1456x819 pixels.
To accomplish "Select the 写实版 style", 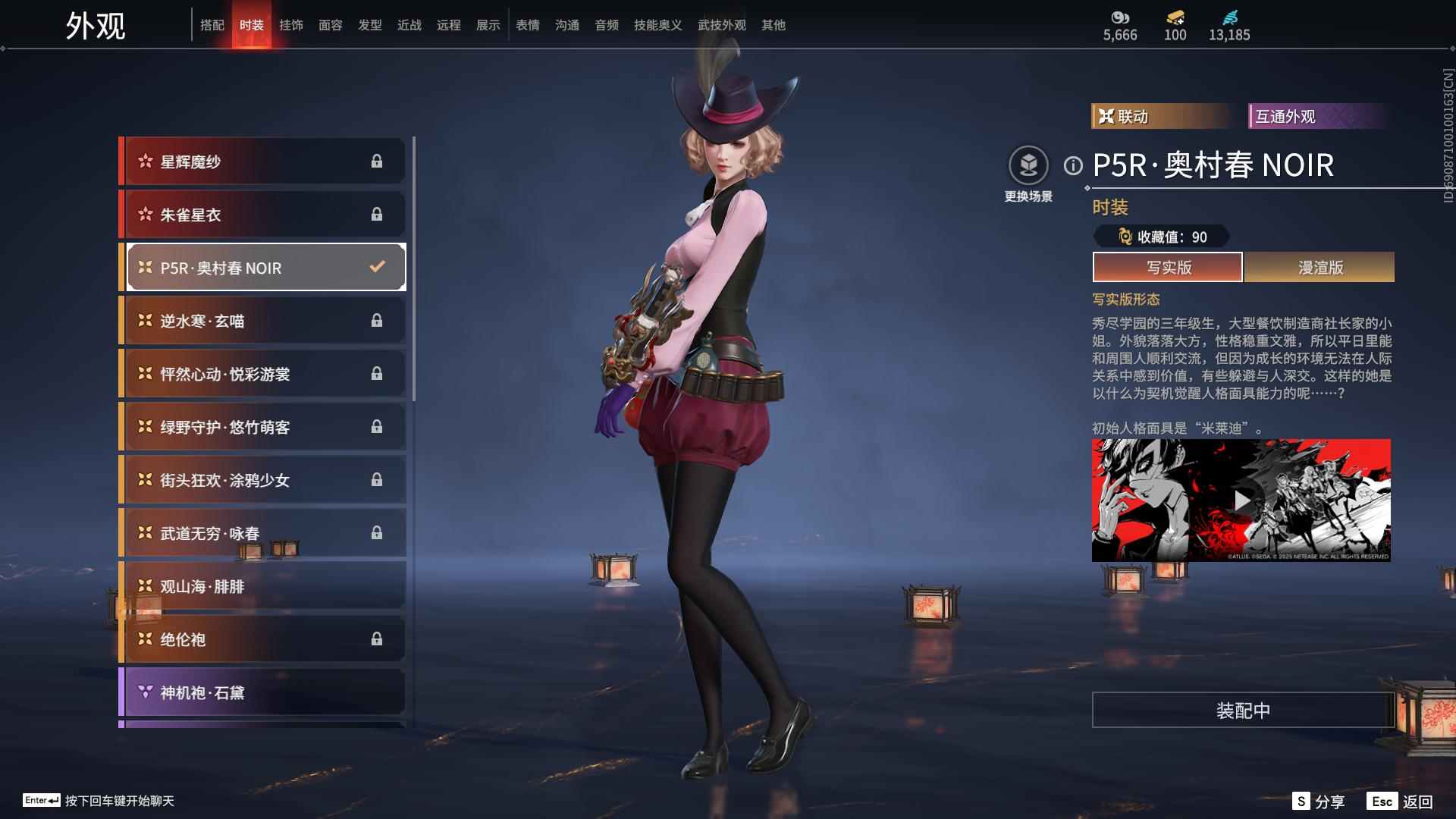I will point(1168,267).
